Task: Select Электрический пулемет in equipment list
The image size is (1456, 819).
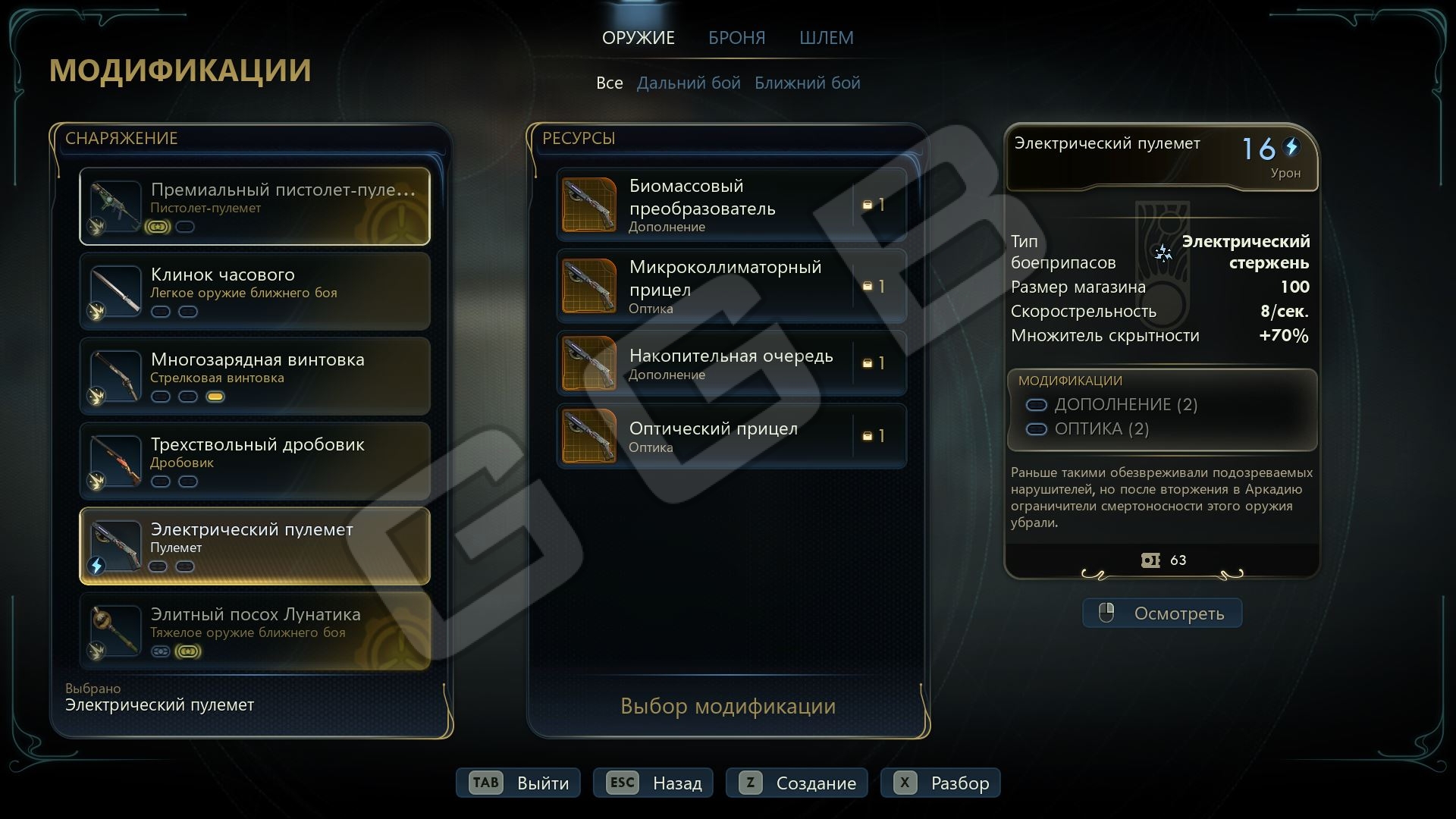Action: coord(255,546)
